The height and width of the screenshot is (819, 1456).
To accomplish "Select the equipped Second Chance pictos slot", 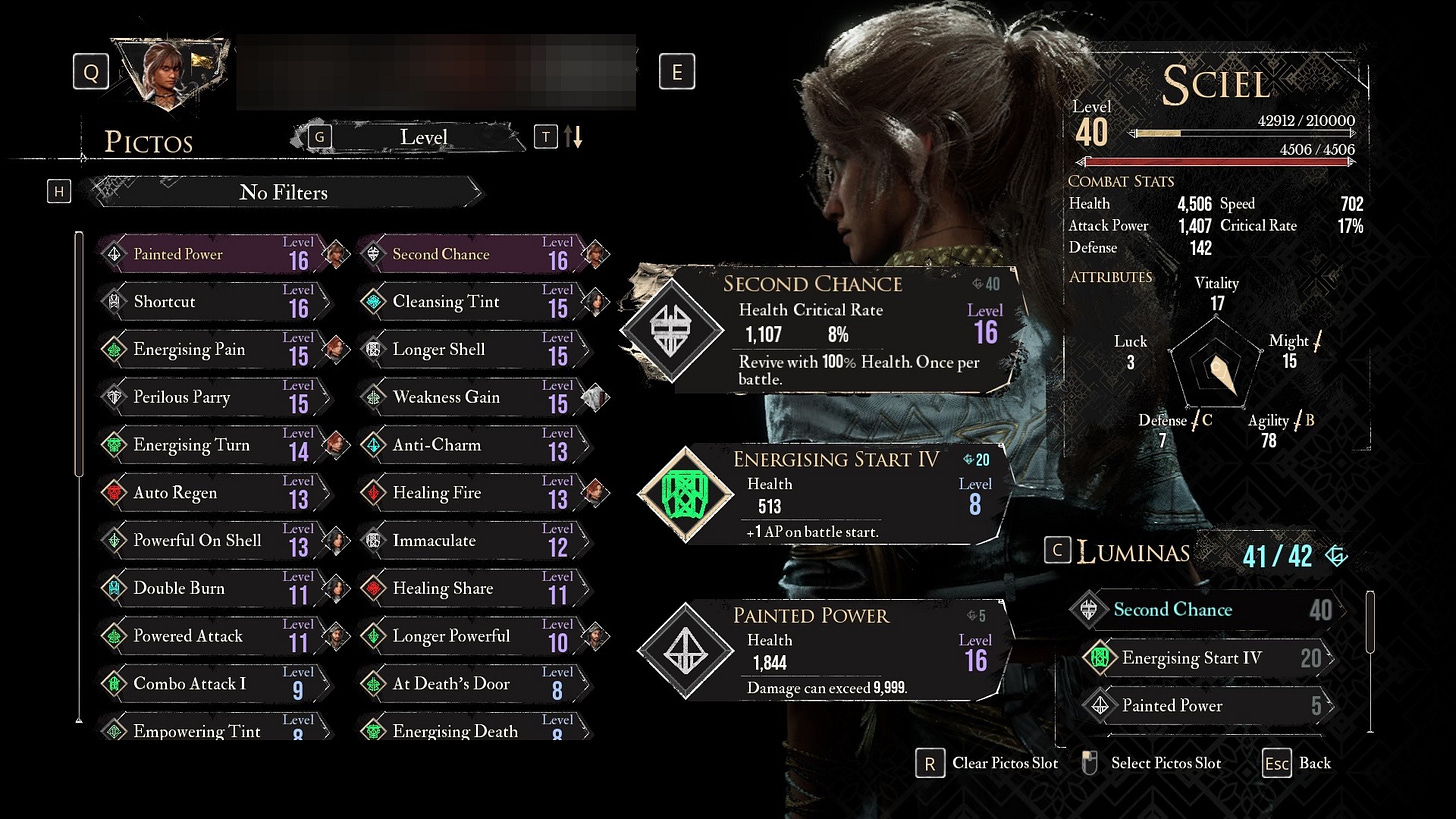I will pyautogui.click(x=820, y=329).
